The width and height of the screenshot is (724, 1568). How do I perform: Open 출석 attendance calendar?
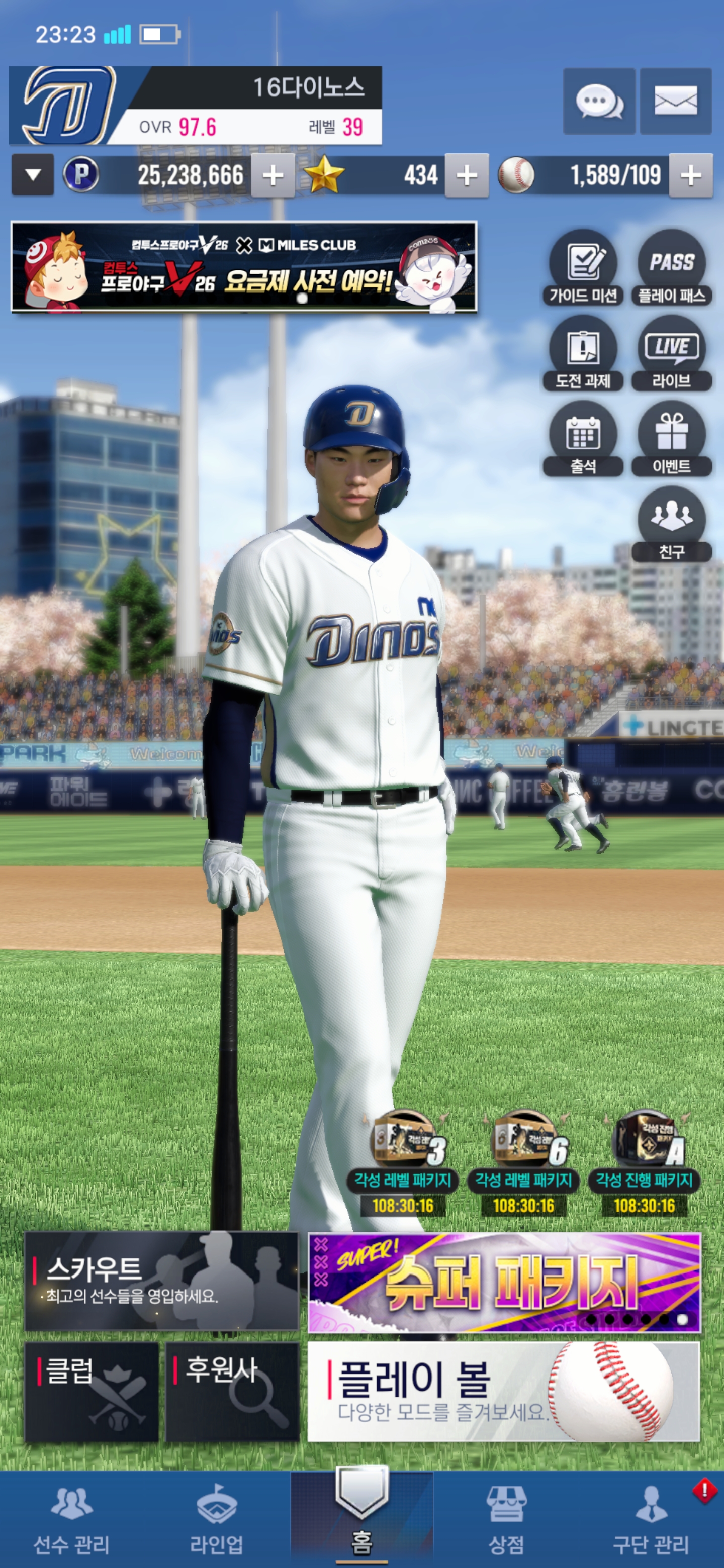[x=583, y=439]
